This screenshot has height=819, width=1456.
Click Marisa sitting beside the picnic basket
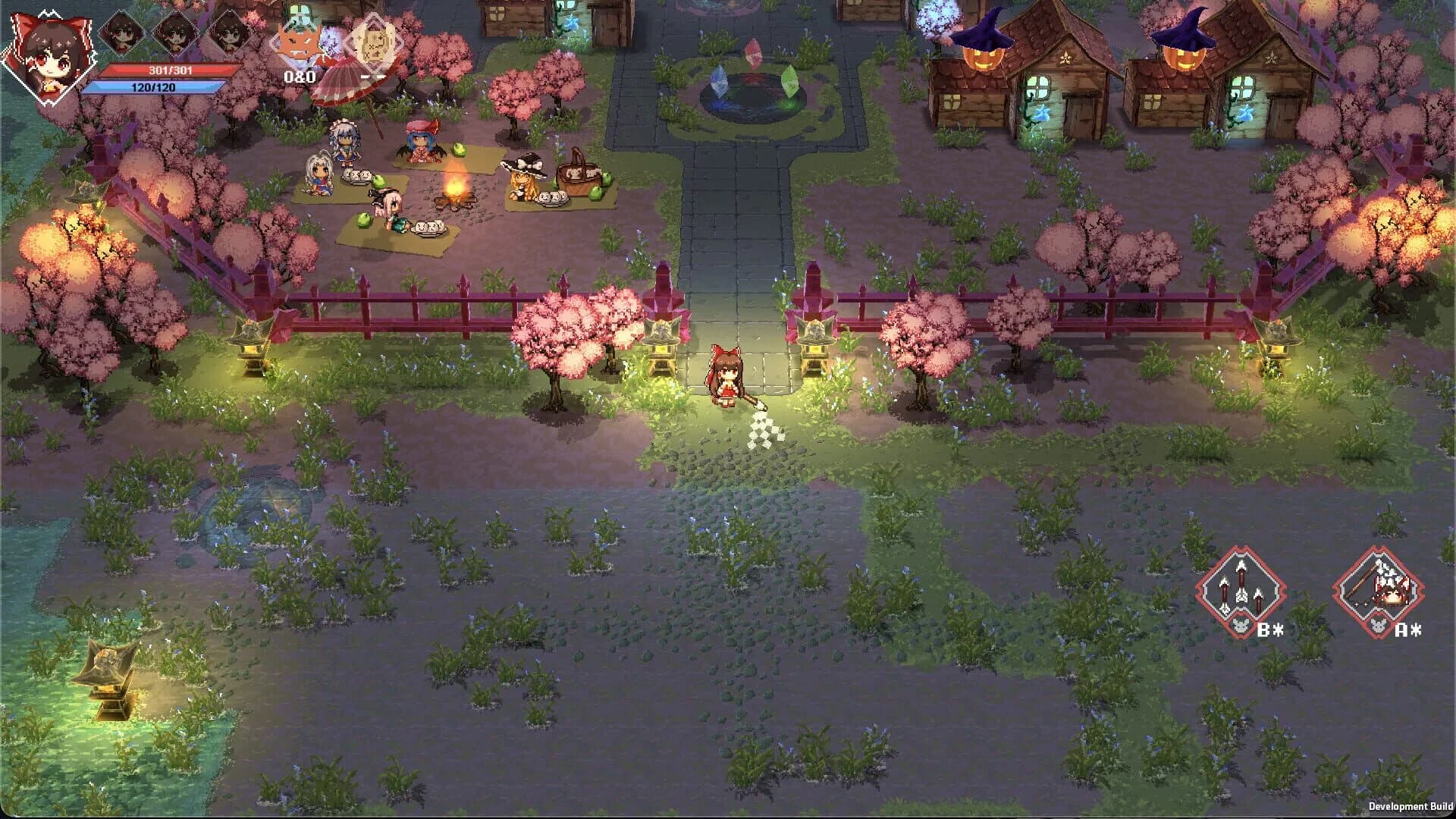click(x=523, y=171)
